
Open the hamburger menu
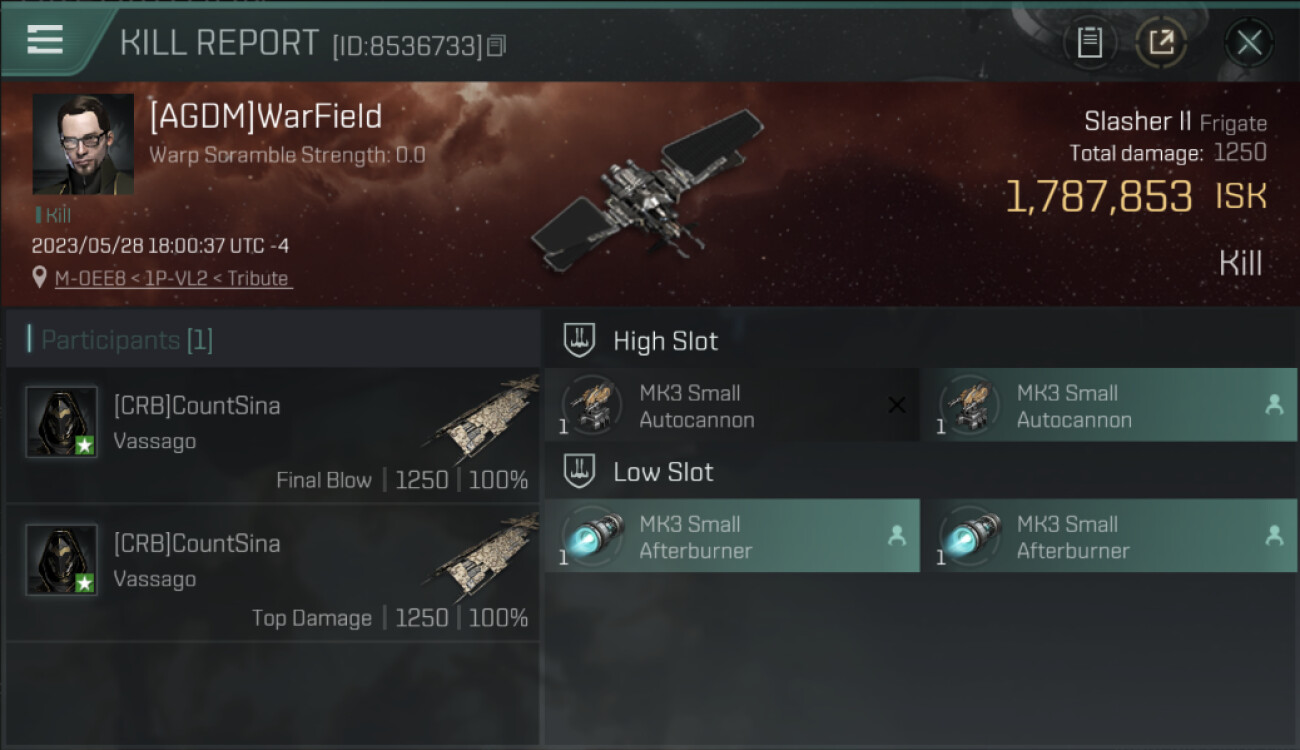[45, 41]
